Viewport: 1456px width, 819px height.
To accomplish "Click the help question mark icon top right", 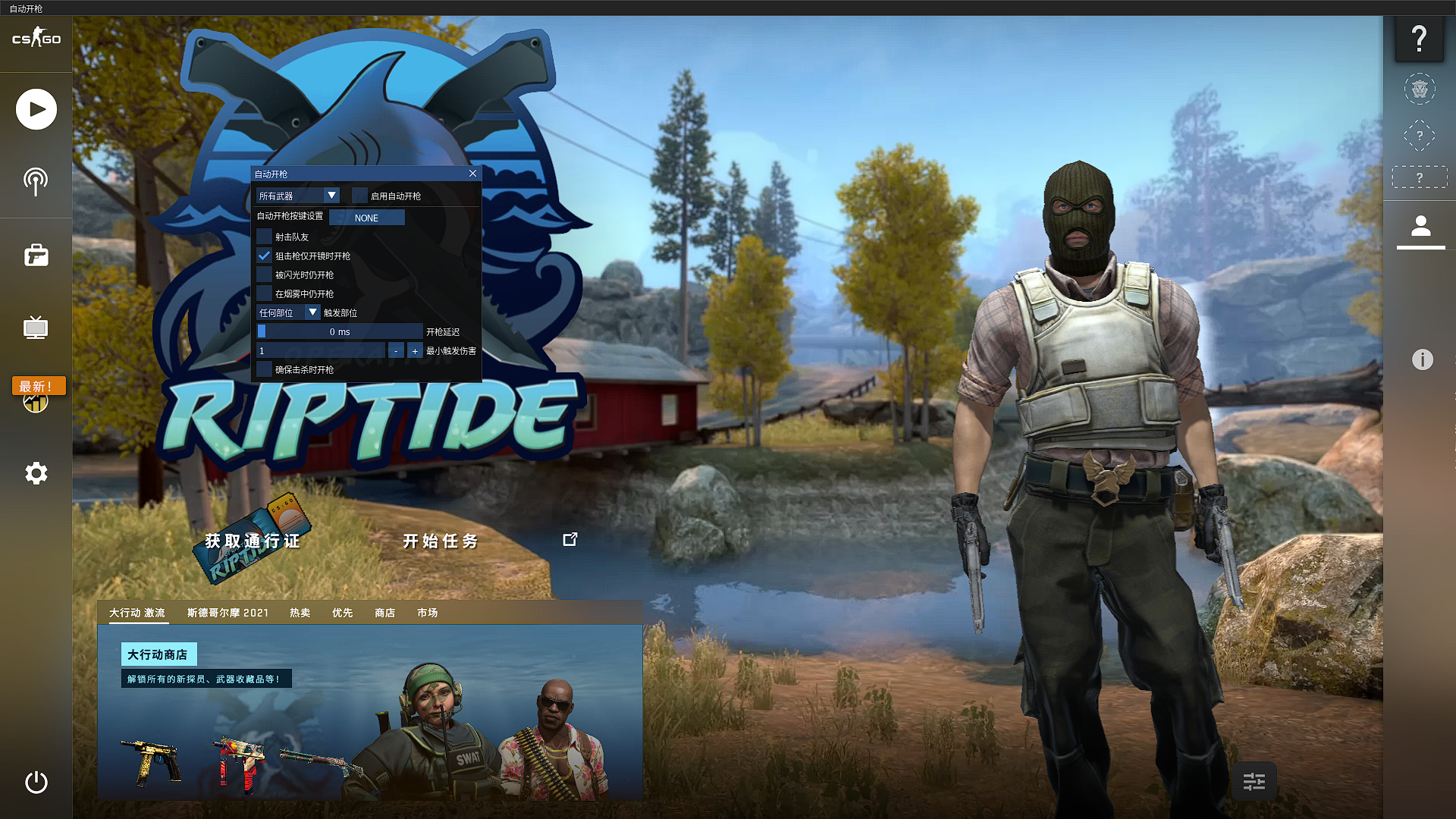I will point(1420,39).
